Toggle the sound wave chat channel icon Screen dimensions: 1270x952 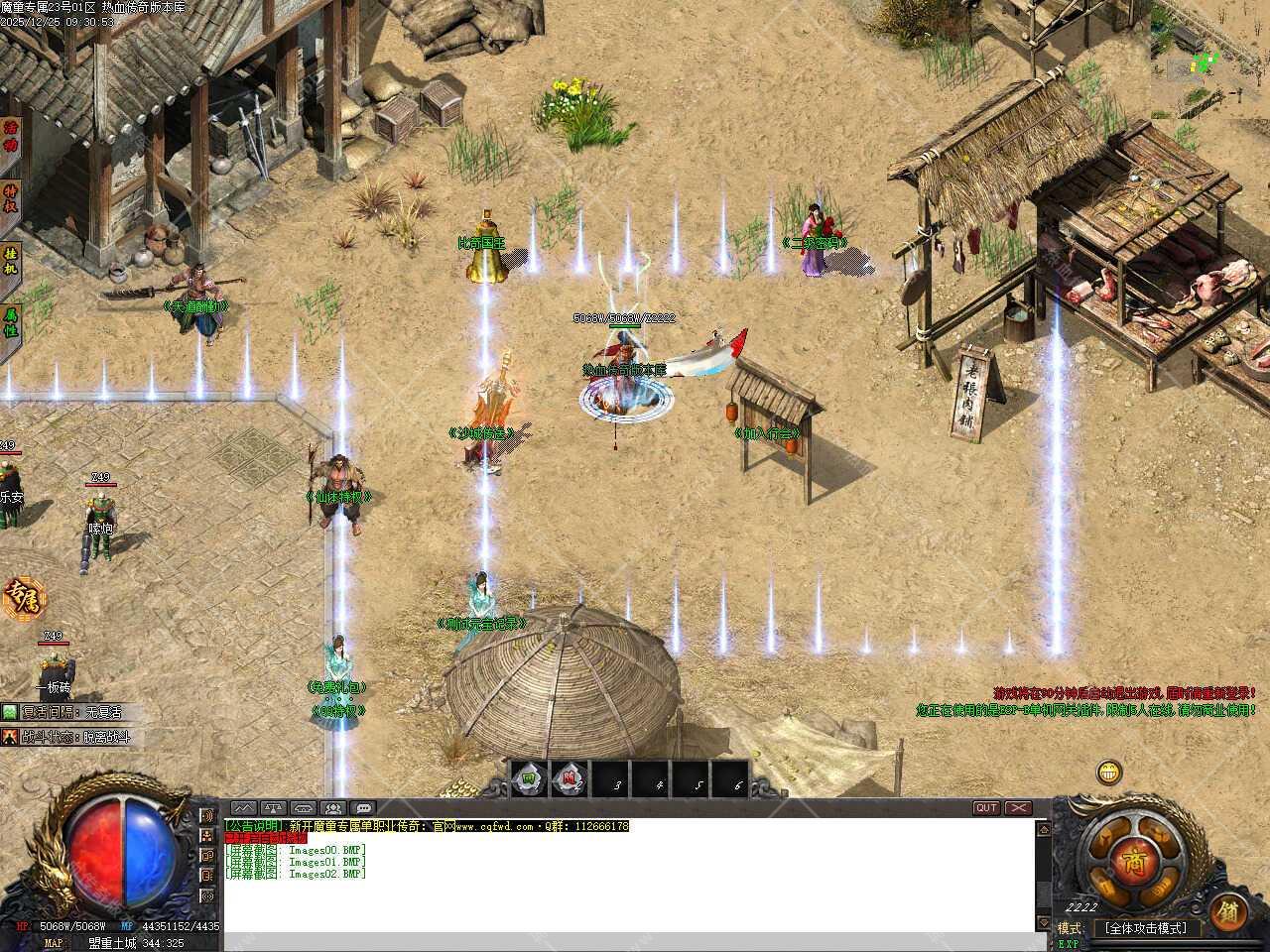207,816
